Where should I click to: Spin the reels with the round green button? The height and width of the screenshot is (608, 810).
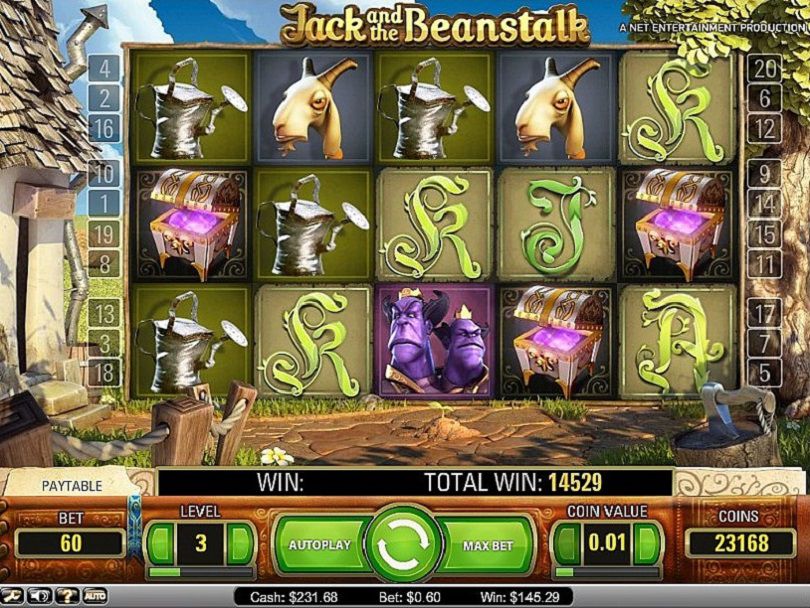[404, 544]
